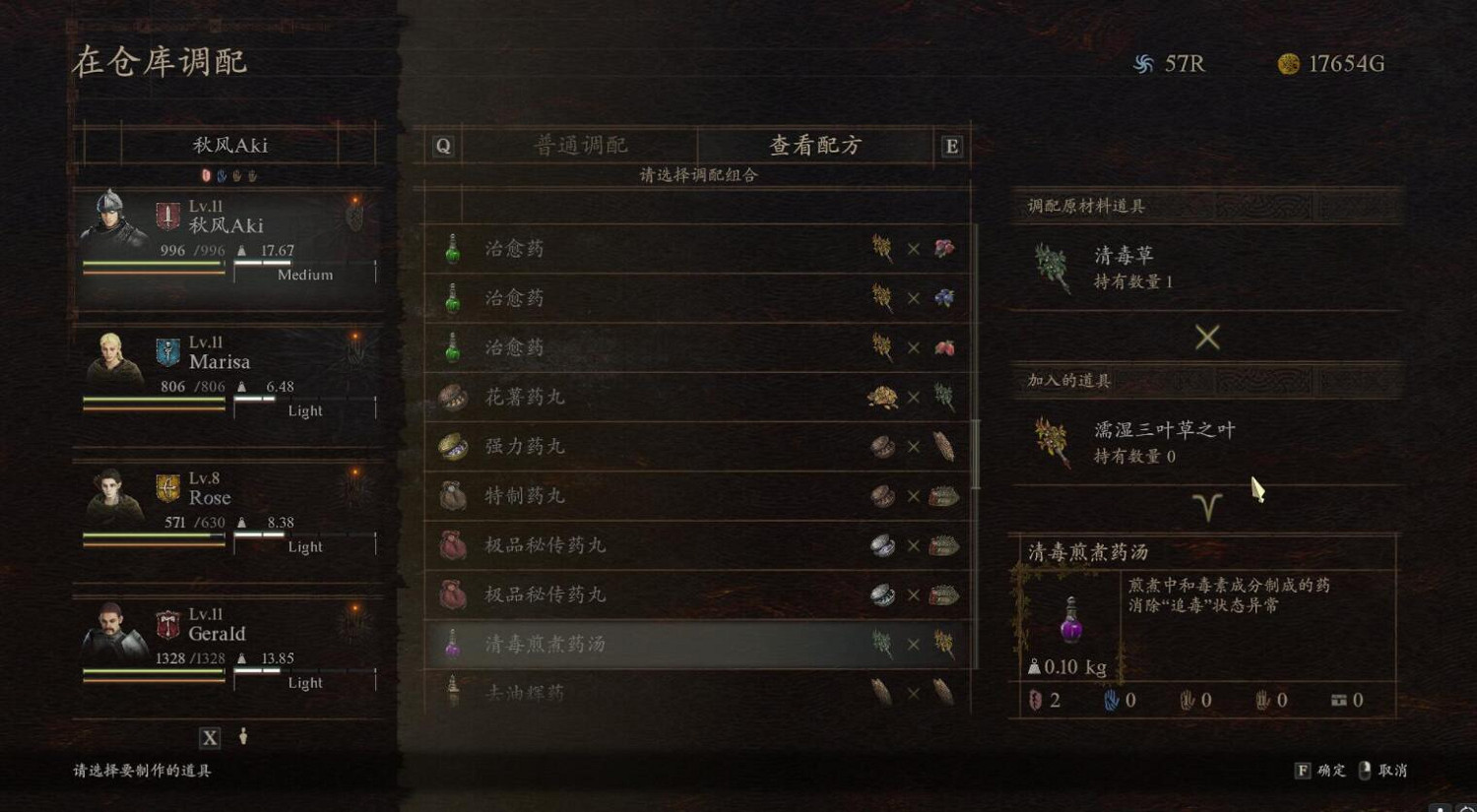Click the Q key prompt beside 普通调配
Image resolution: width=1477 pixels, height=812 pixels.
[x=443, y=145]
